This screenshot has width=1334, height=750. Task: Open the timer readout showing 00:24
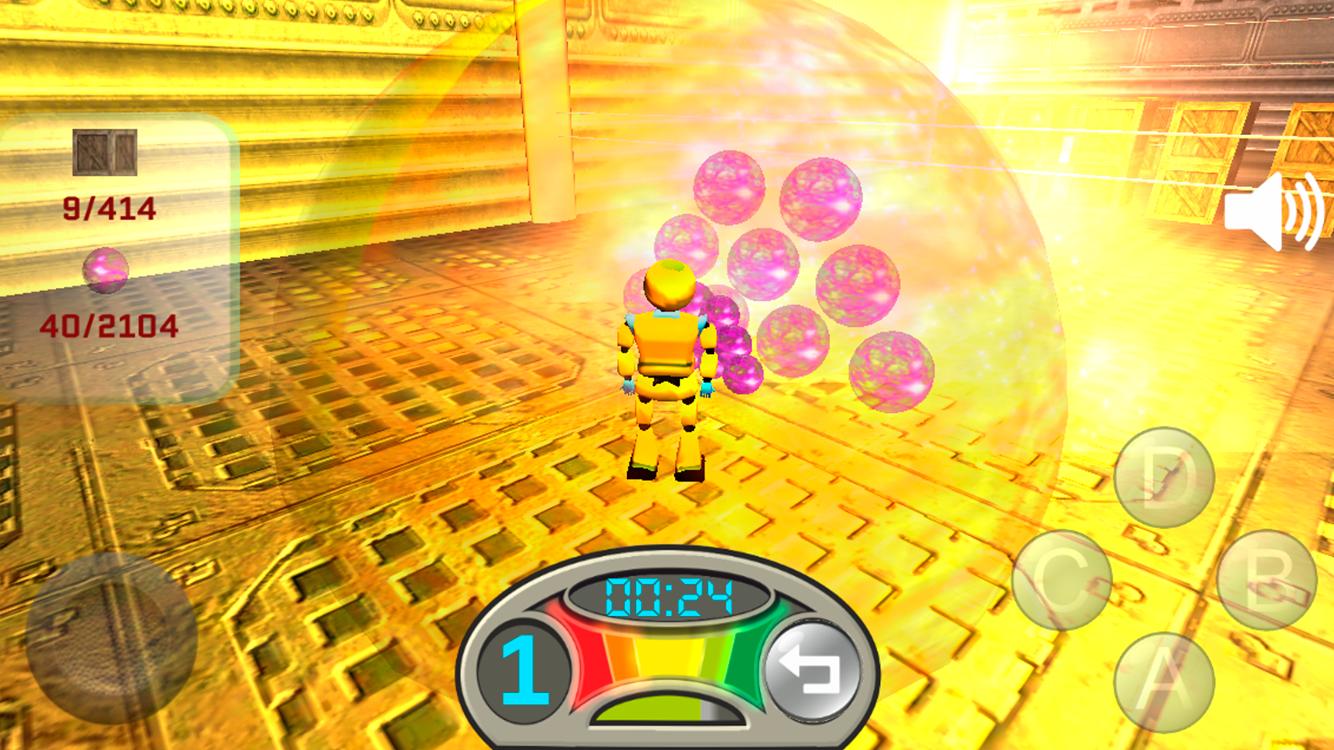pos(670,594)
